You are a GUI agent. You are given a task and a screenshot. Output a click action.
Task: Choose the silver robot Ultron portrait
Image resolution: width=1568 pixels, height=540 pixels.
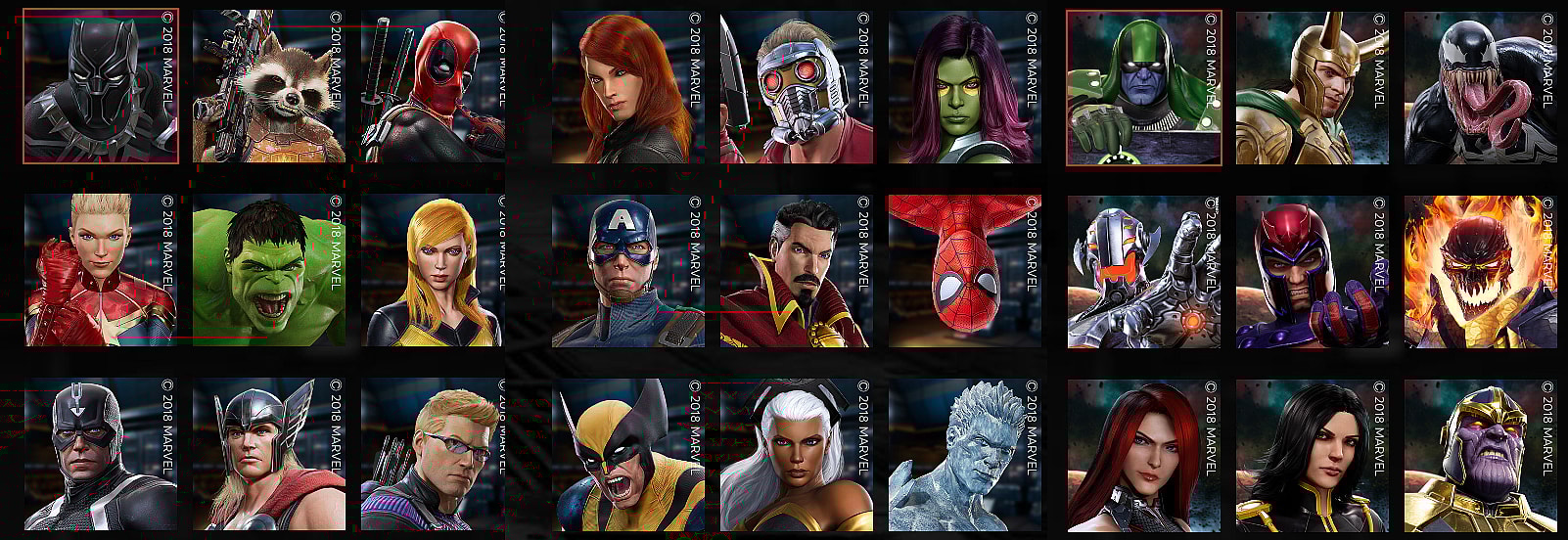(x=1143, y=271)
